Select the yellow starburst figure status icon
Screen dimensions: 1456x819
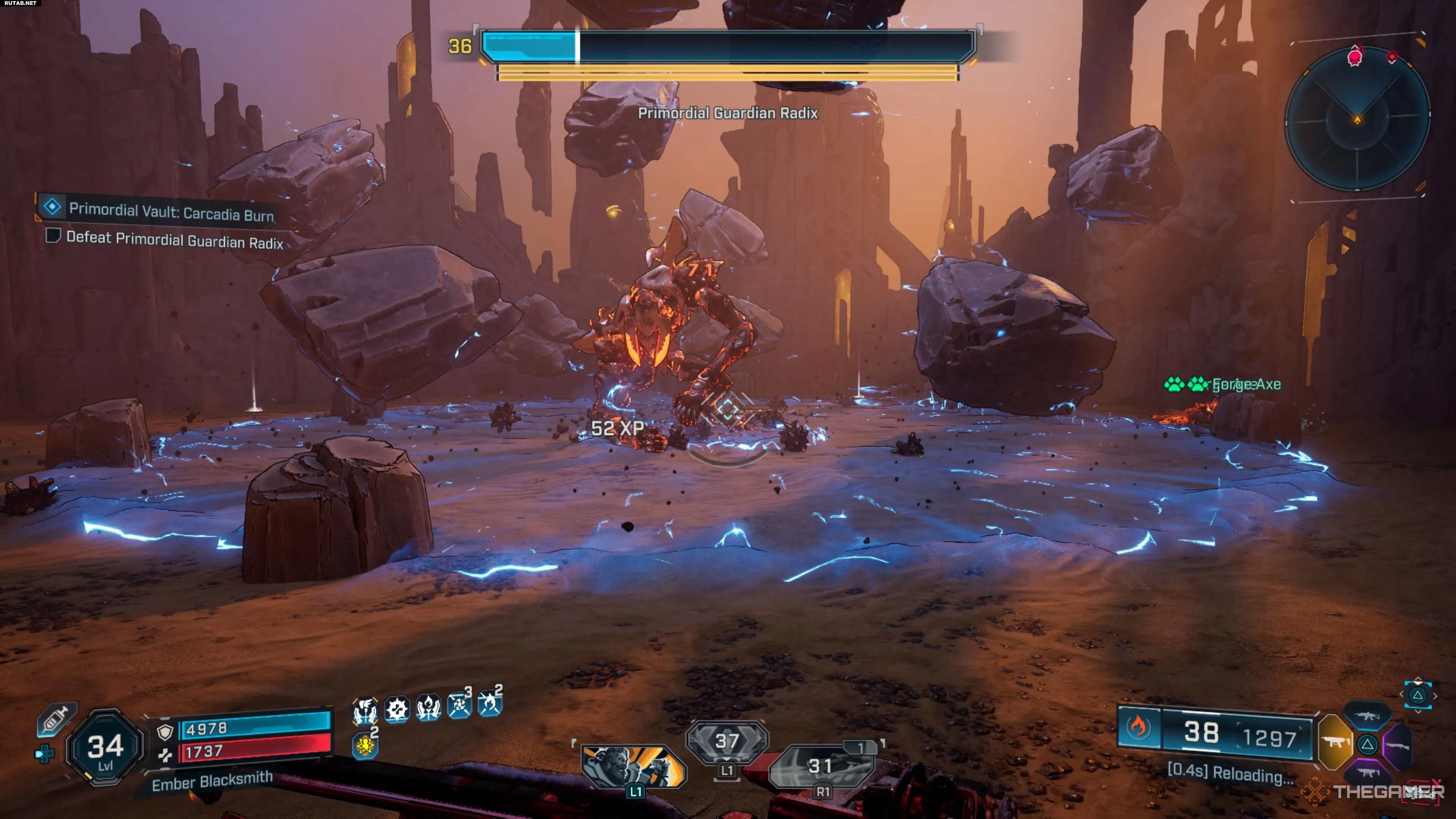coord(364,745)
